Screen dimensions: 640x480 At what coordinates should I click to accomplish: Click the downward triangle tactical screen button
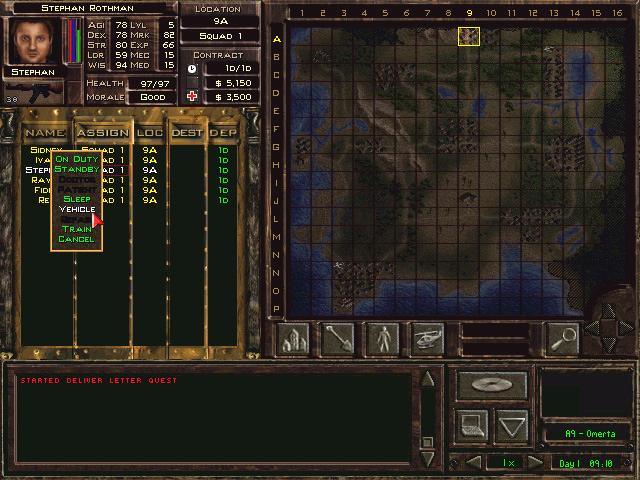click(x=512, y=426)
